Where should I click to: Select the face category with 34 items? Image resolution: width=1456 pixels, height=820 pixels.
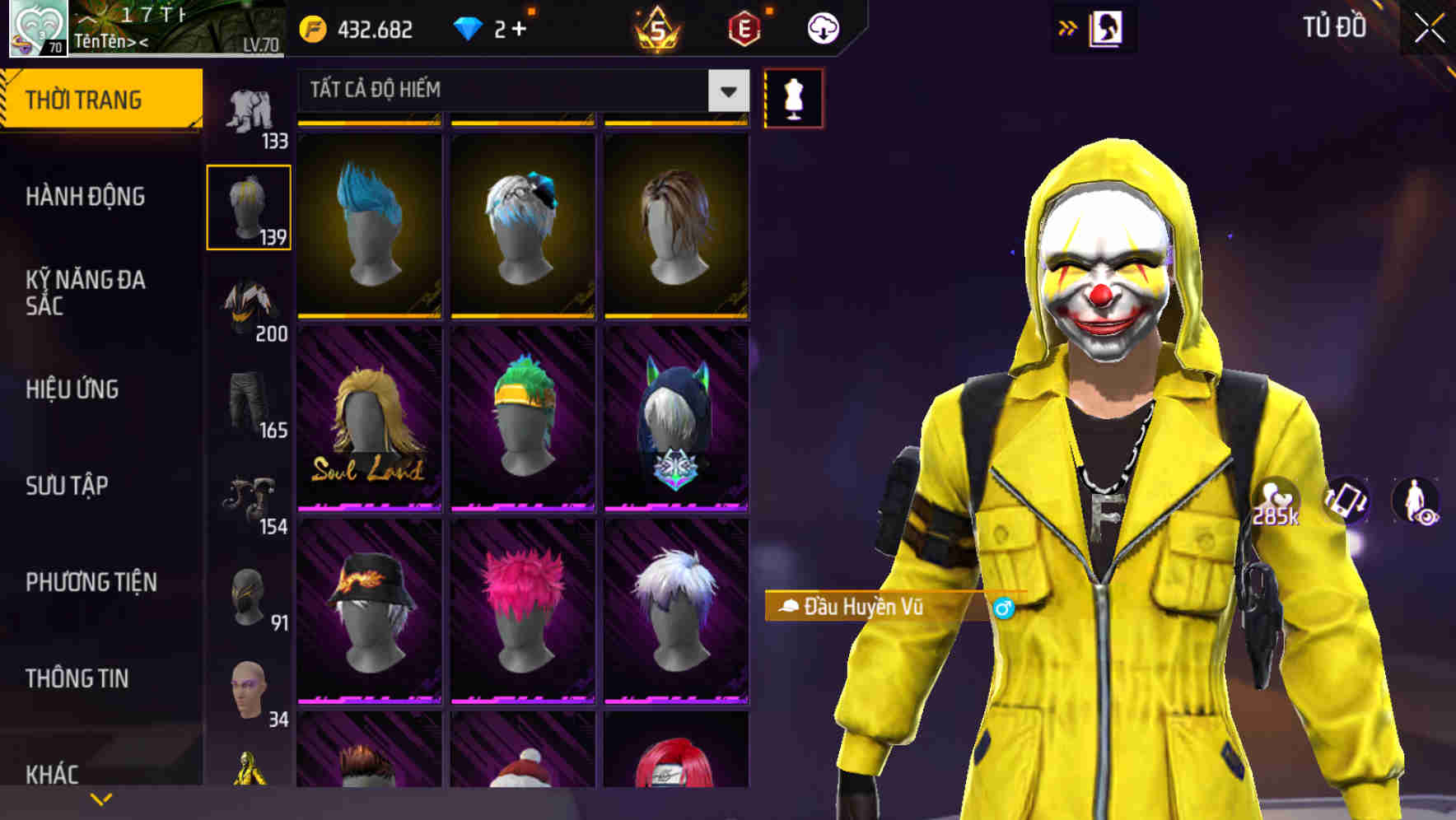(x=251, y=690)
